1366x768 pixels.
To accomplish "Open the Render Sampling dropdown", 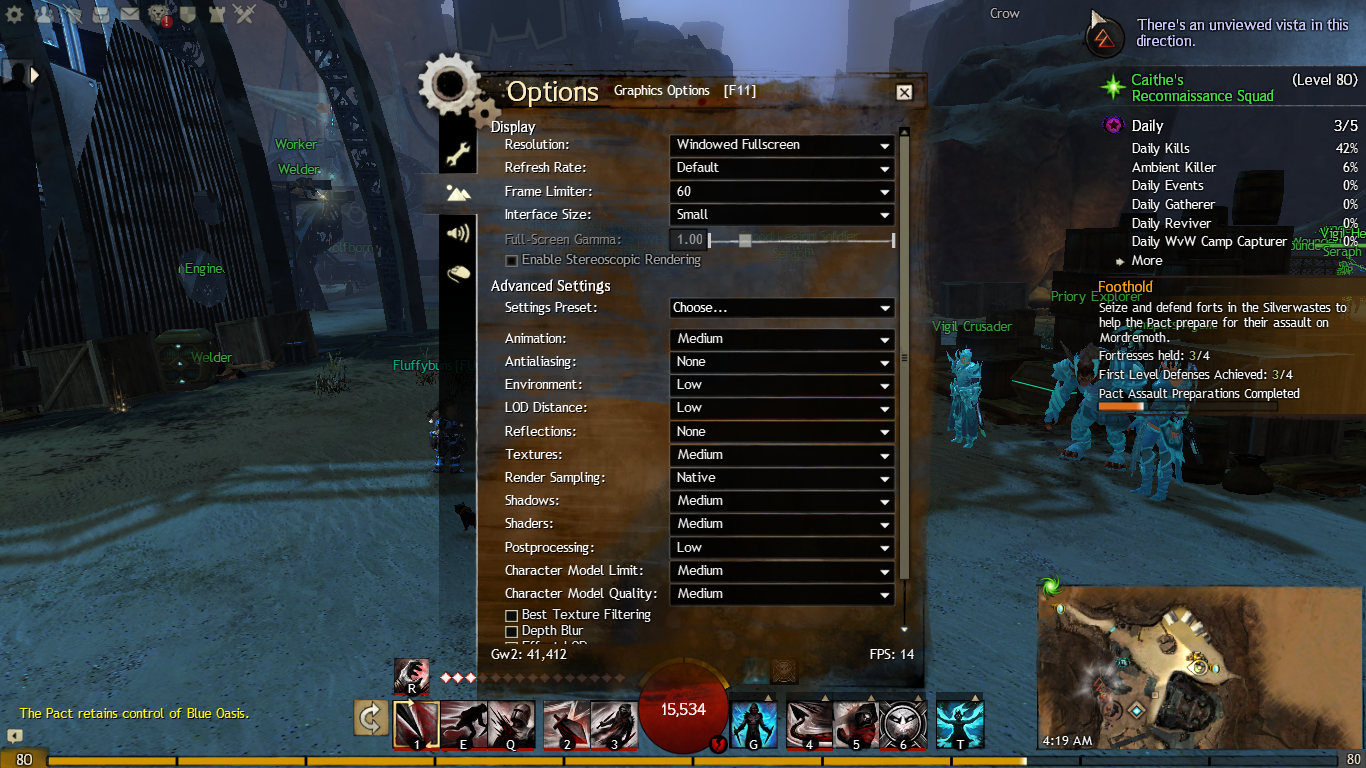I will (x=781, y=478).
